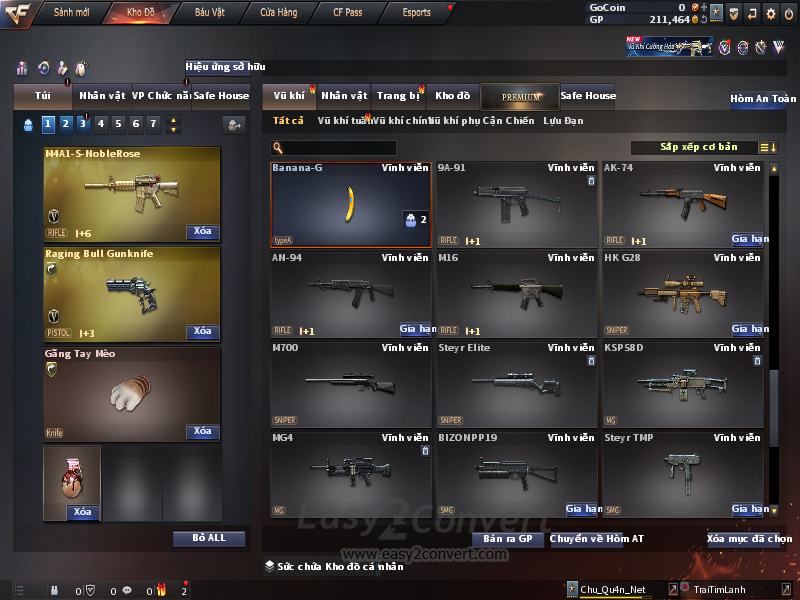Open the Sắp xếp cơ bản sort dropdown

click(x=696, y=147)
